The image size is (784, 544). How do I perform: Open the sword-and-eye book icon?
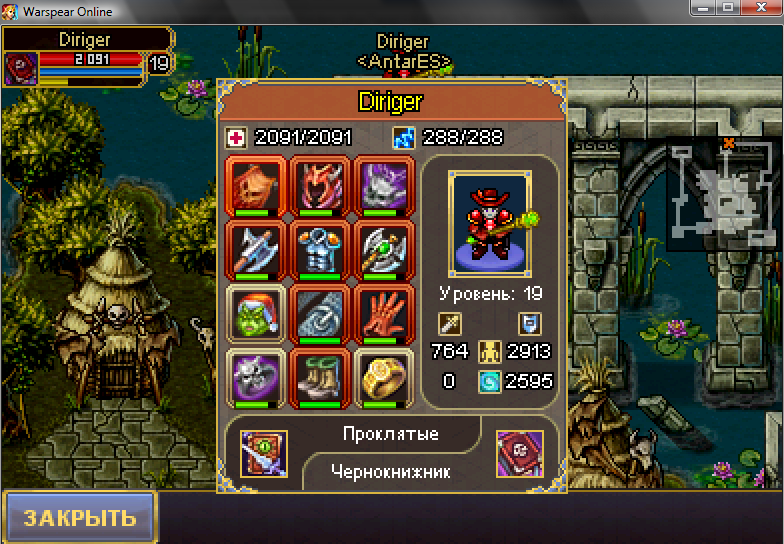[264, 455]
